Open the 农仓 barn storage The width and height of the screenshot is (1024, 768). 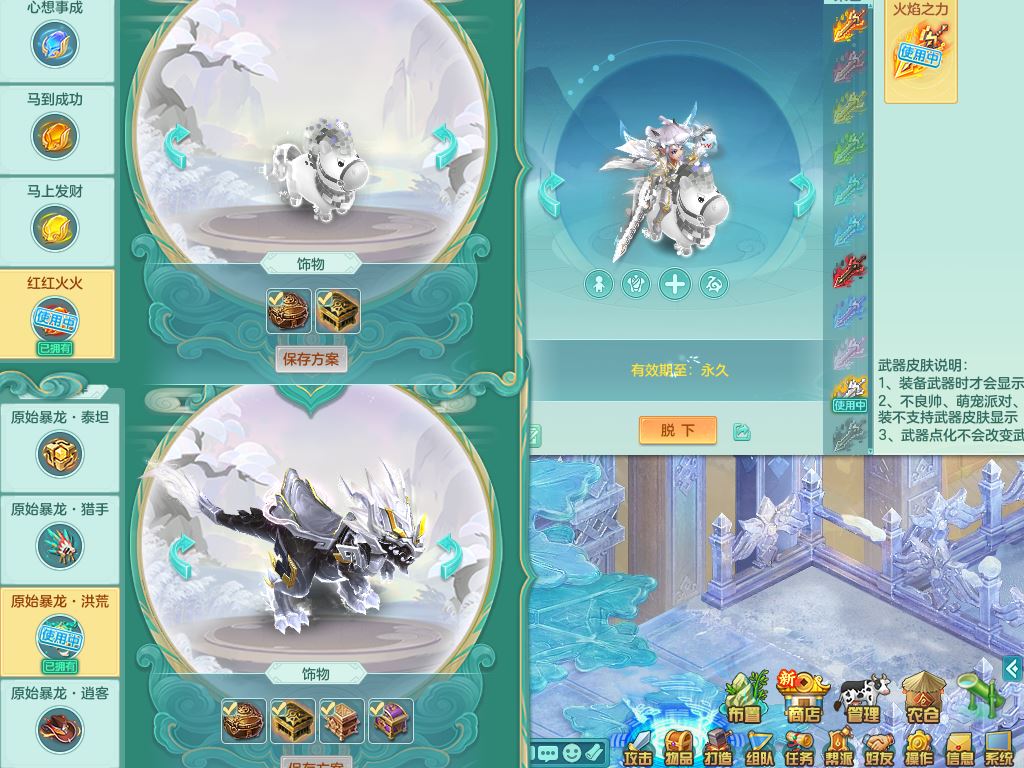(x=922, y=698)
